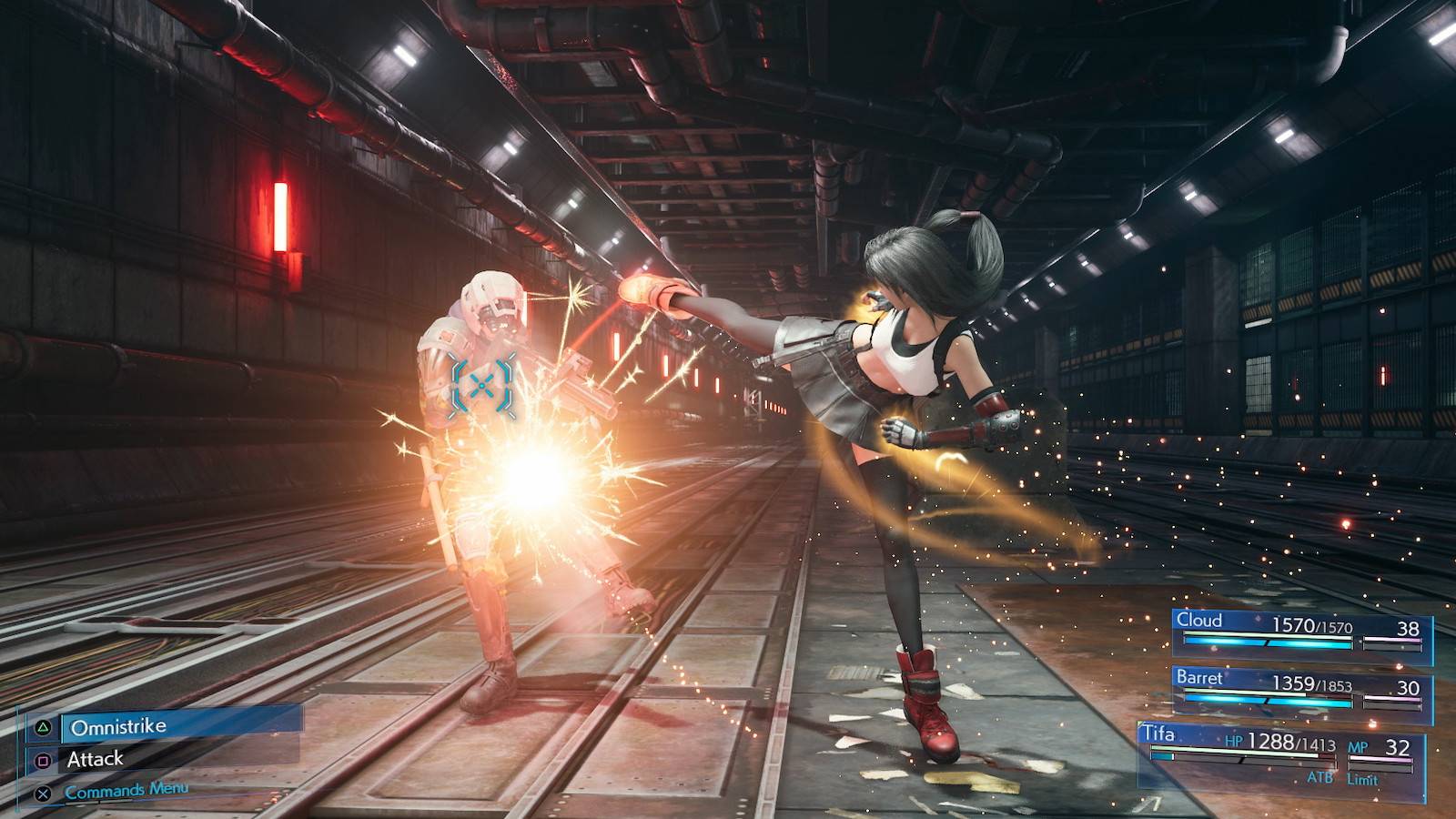Screen dimensions: 1456x819
Task: Click the Limit label in Tifa's panel
Action: 1362,778
